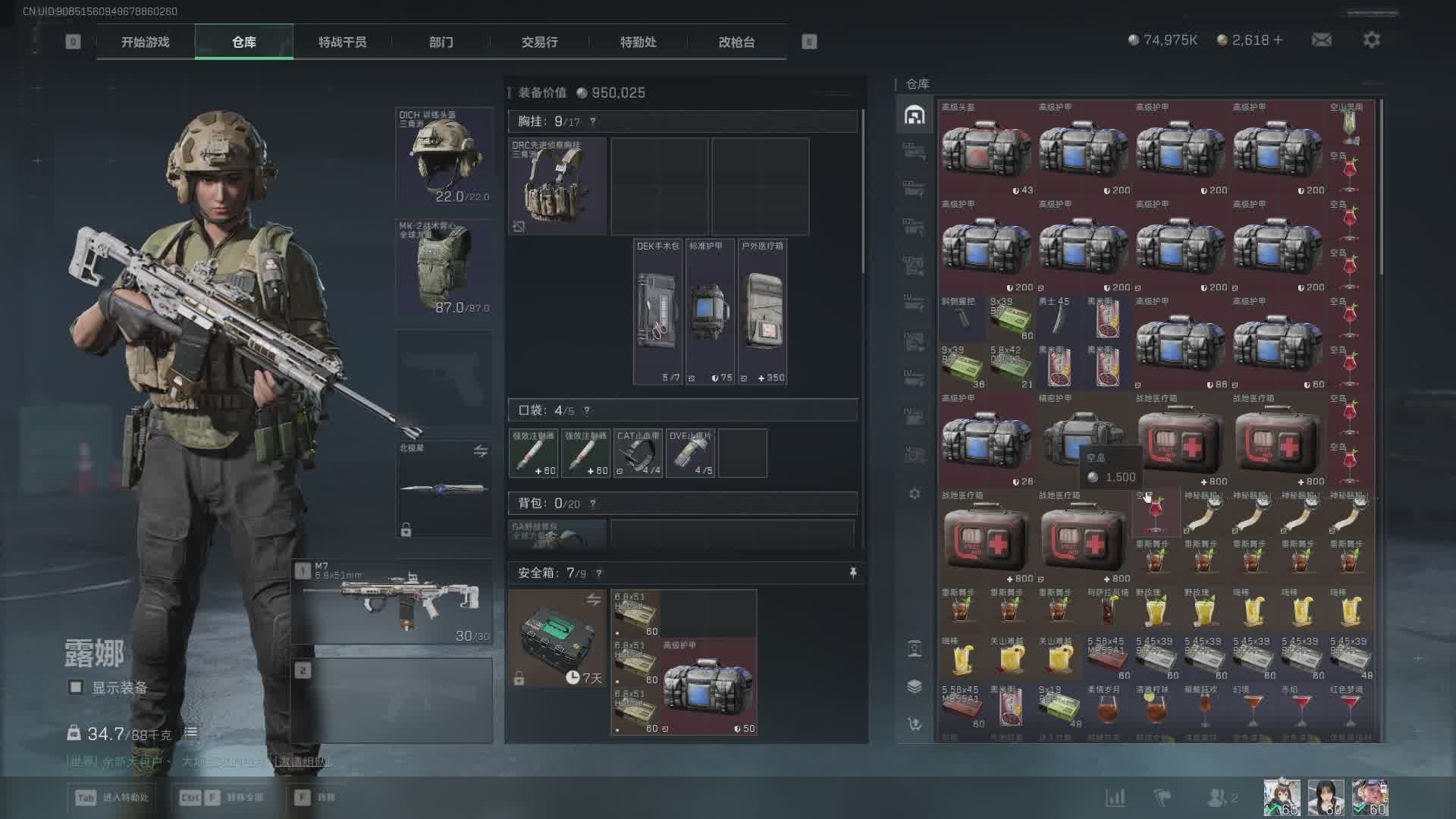The width and height of the screenshot is (1456, 819).
Task: Toggle the 显示装备 checkbox
Action: coord(76,688)
